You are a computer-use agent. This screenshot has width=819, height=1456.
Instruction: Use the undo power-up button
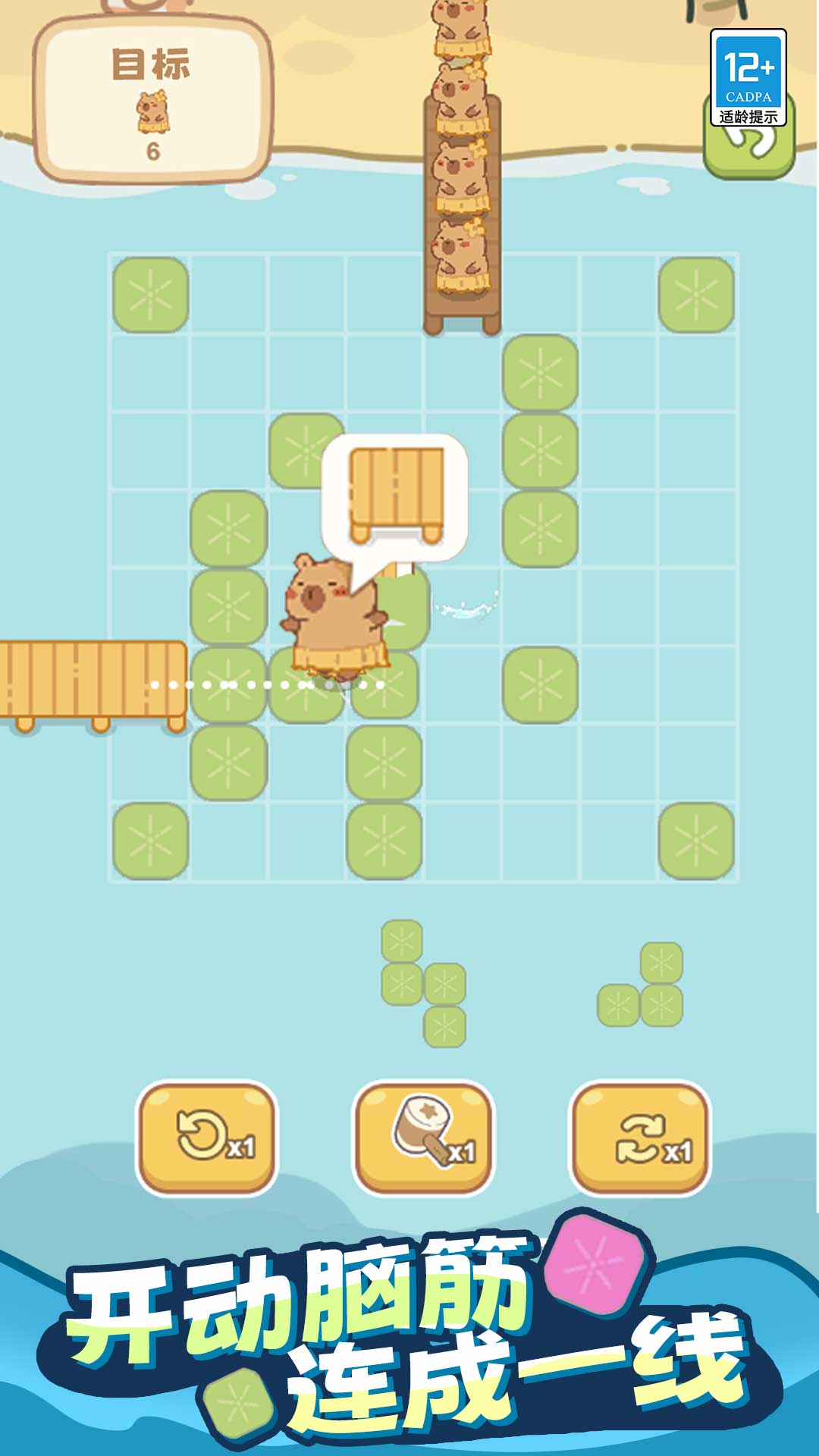(x=207, y=1137)
